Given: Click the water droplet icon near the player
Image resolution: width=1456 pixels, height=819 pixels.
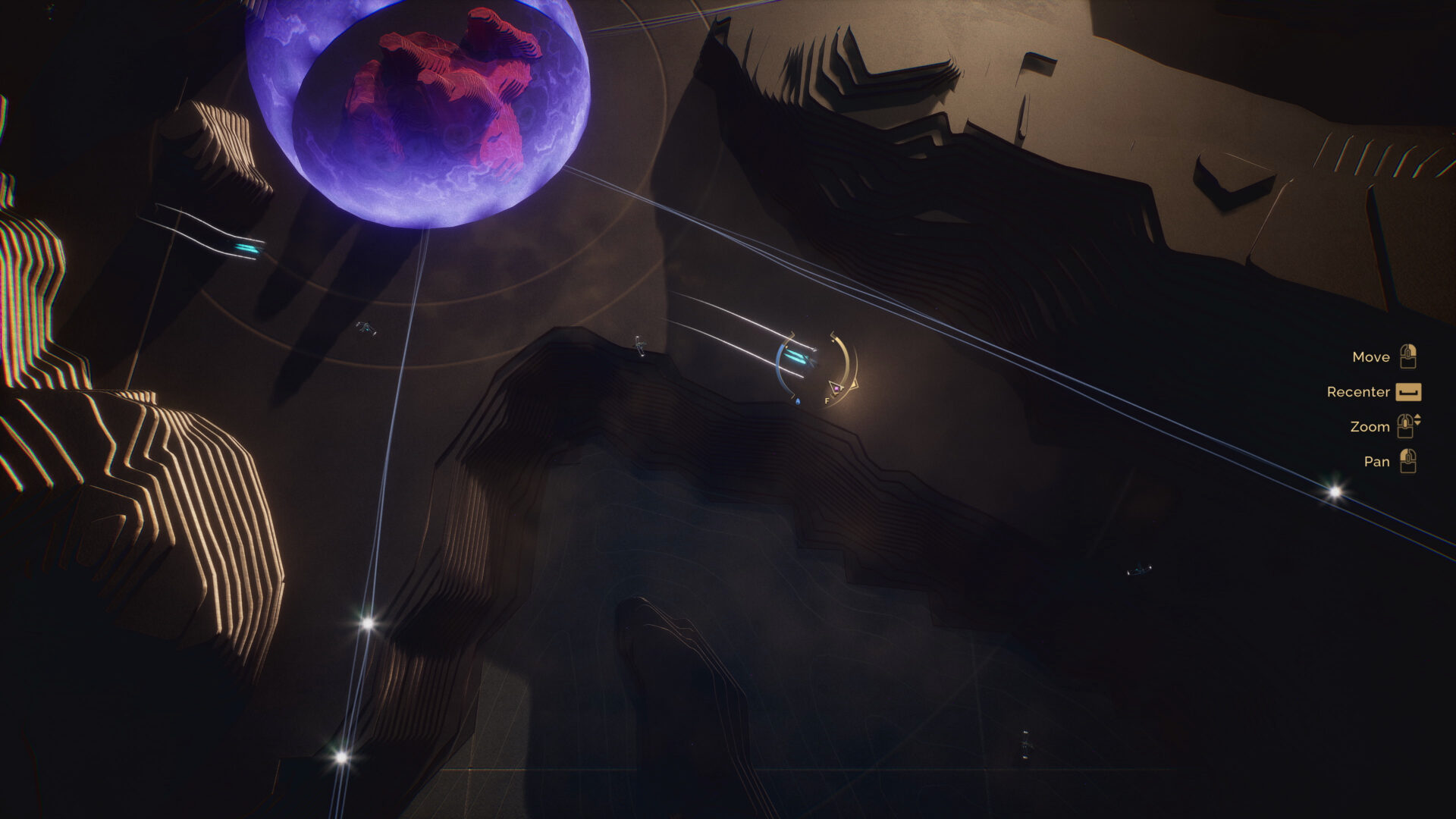Looking at the screenshot, I should click(799, 401).
